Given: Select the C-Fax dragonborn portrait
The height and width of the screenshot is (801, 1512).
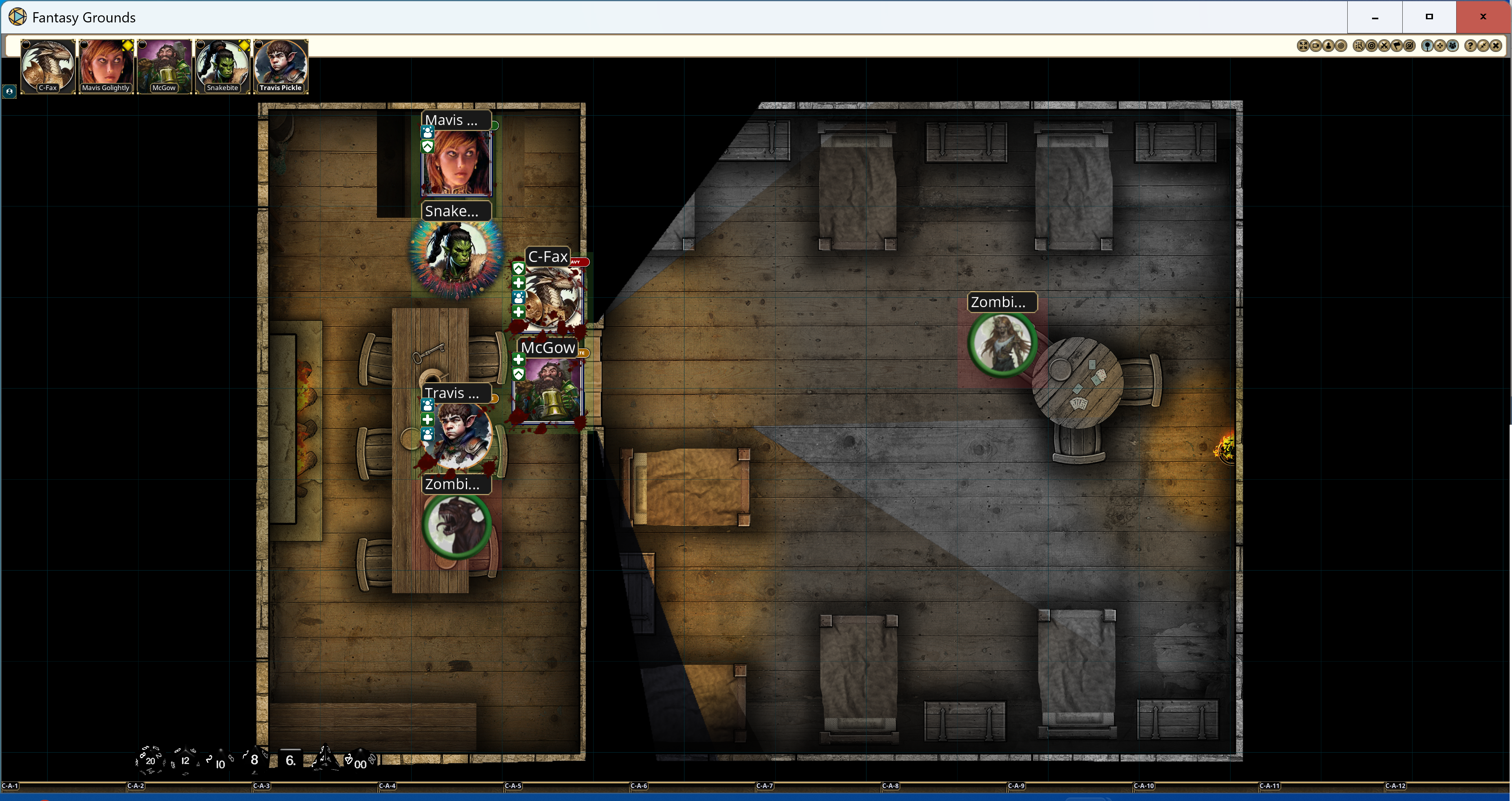Looking at the screenshot, I should point(48,65).
